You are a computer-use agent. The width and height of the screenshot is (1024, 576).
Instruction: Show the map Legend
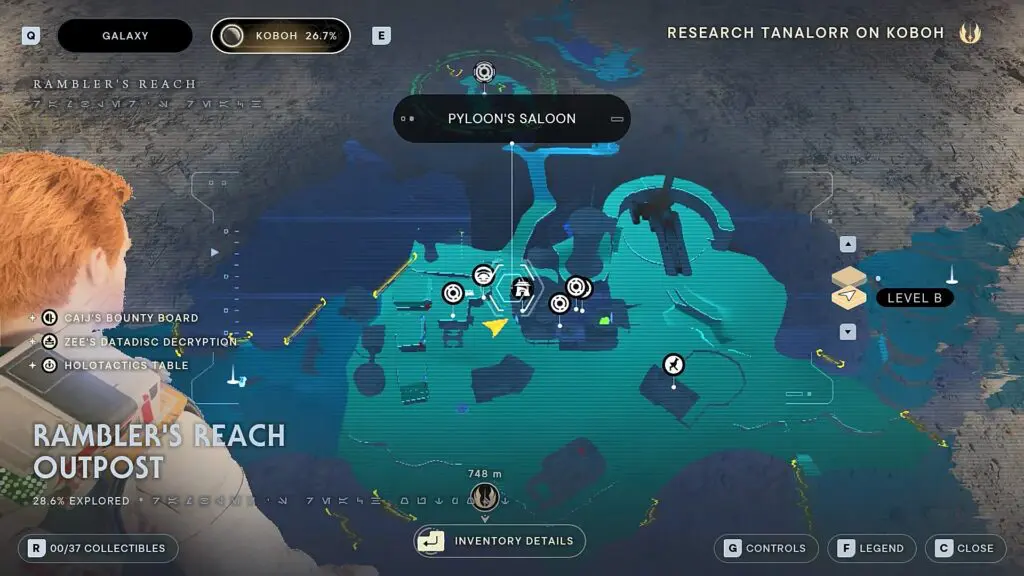point(871,548)
